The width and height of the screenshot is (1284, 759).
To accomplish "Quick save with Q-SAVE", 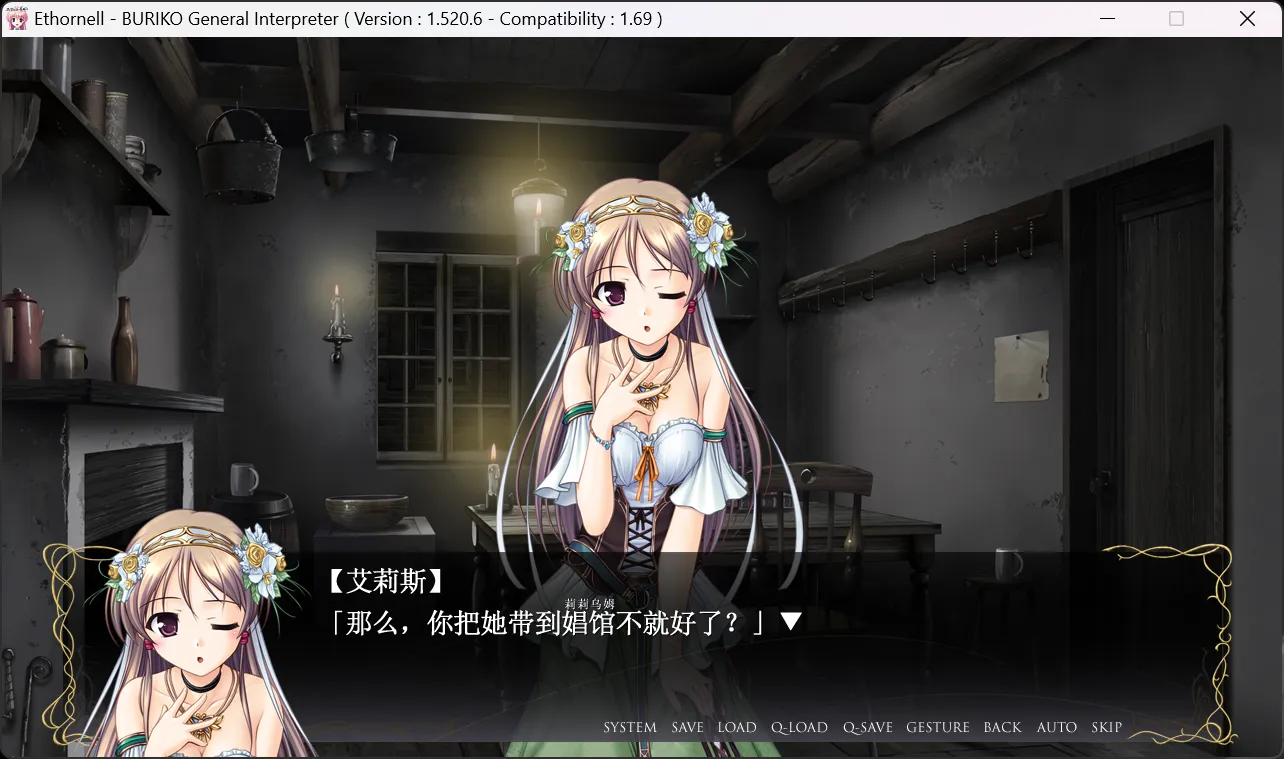I will click(x=867, y=727).
